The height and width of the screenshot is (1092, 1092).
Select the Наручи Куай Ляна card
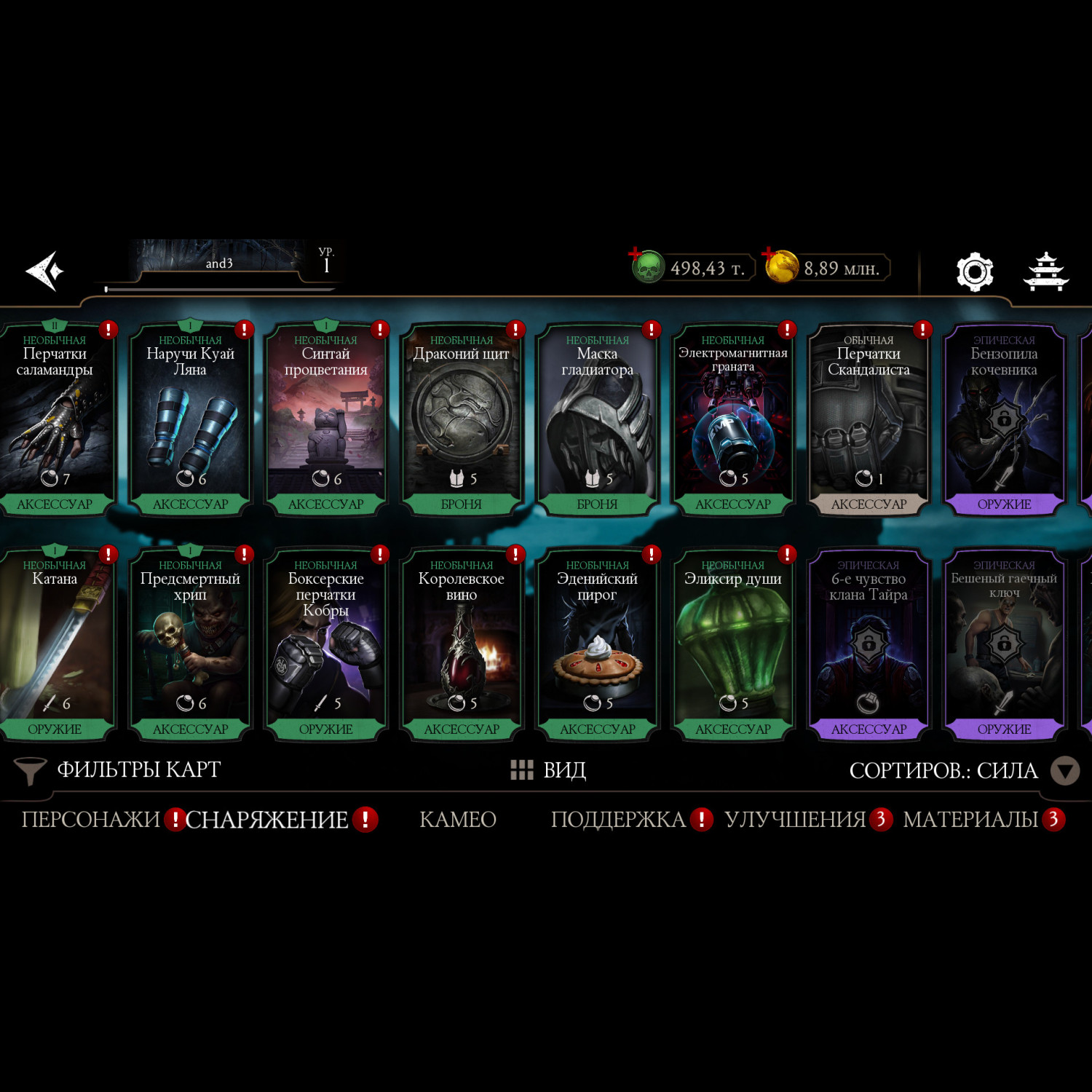point(190,419)
